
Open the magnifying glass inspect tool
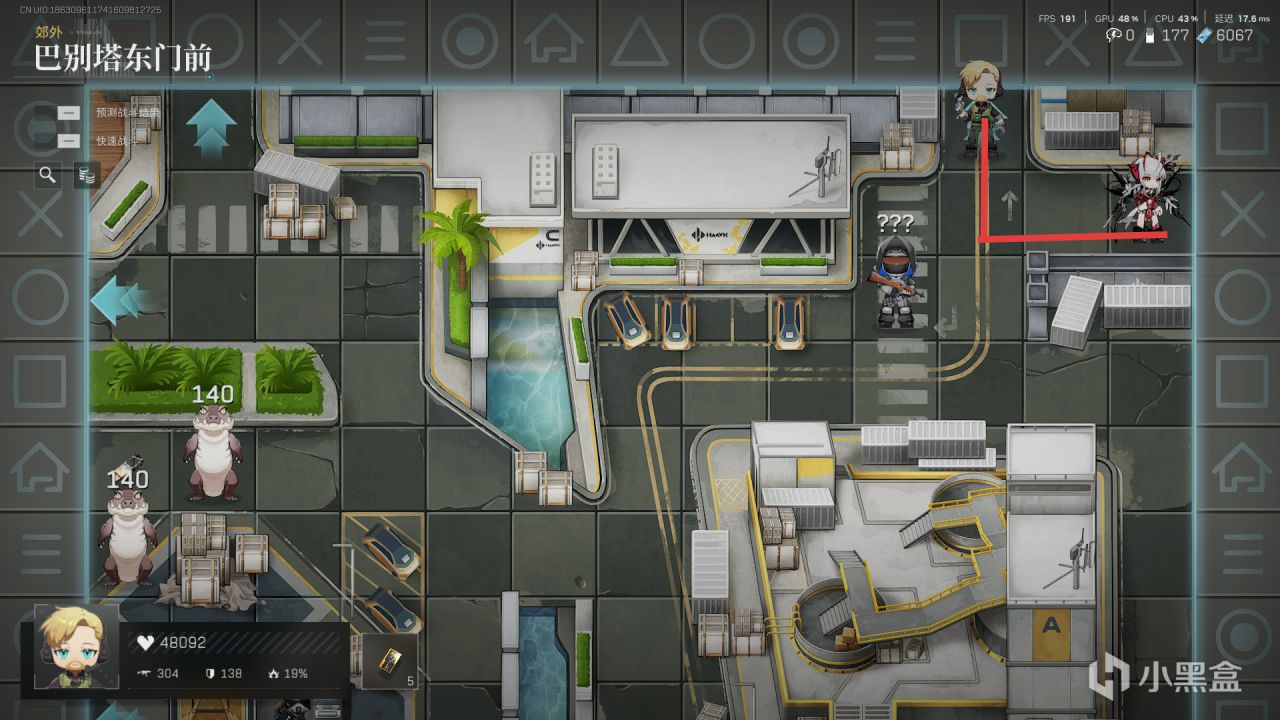[47, 175]
